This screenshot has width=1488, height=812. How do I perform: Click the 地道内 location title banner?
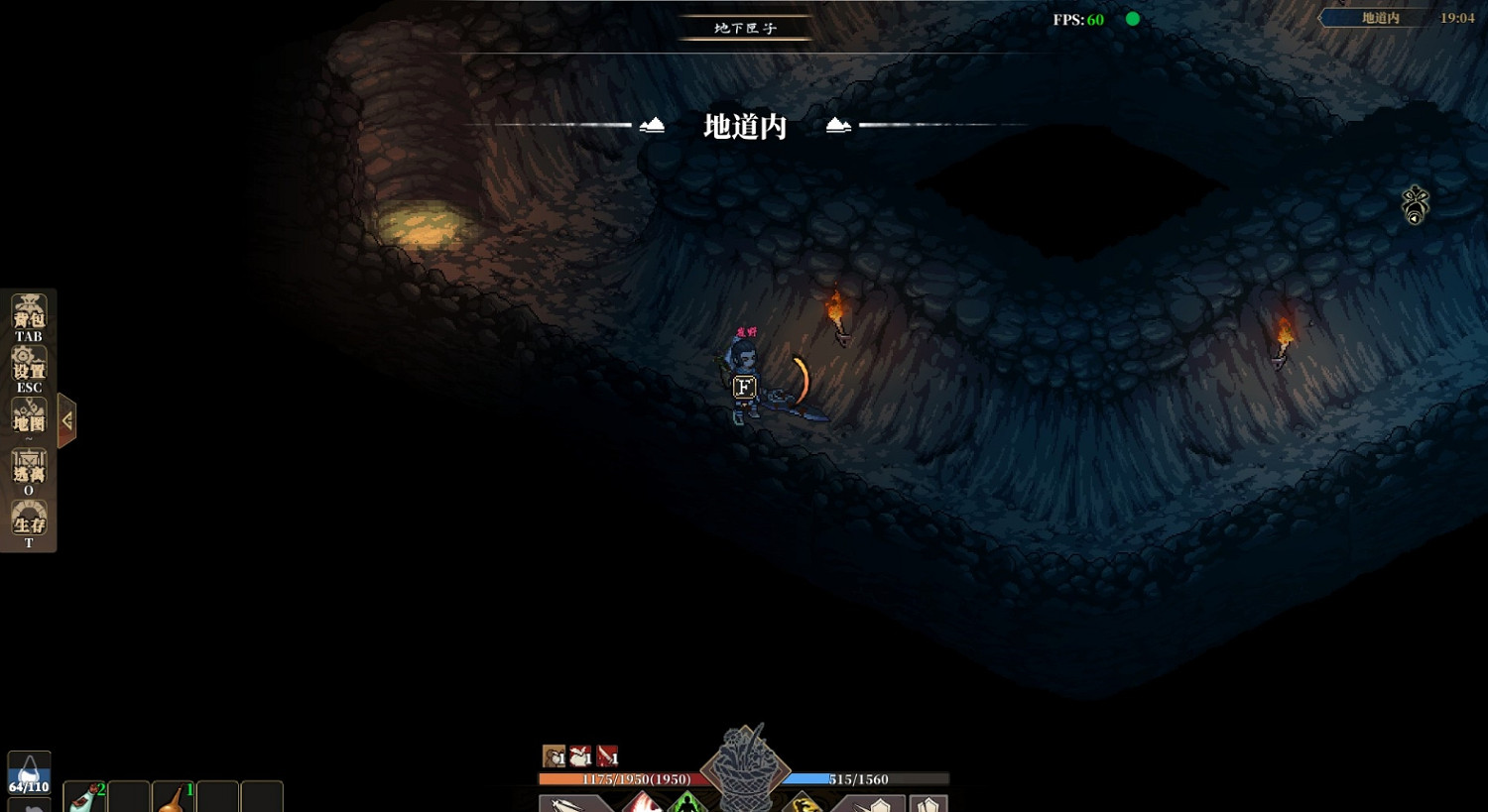[x=742, y=126]
